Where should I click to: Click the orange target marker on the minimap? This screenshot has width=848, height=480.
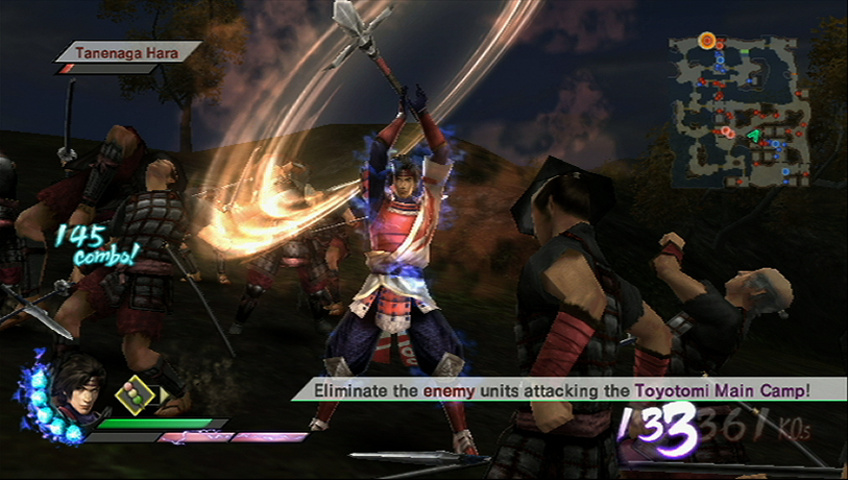click(x=707, y=40)
